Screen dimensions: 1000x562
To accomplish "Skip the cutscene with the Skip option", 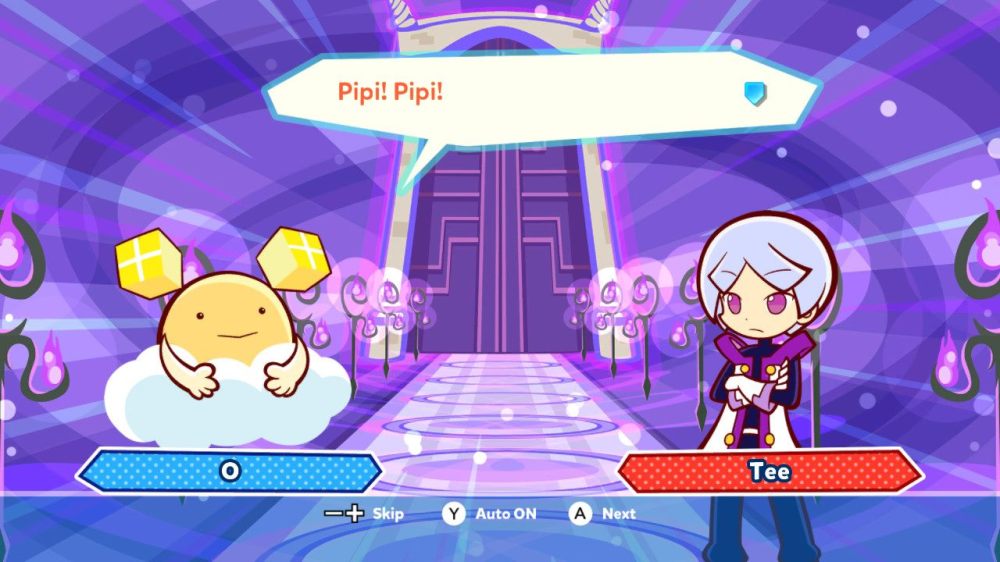I will 365,514.
